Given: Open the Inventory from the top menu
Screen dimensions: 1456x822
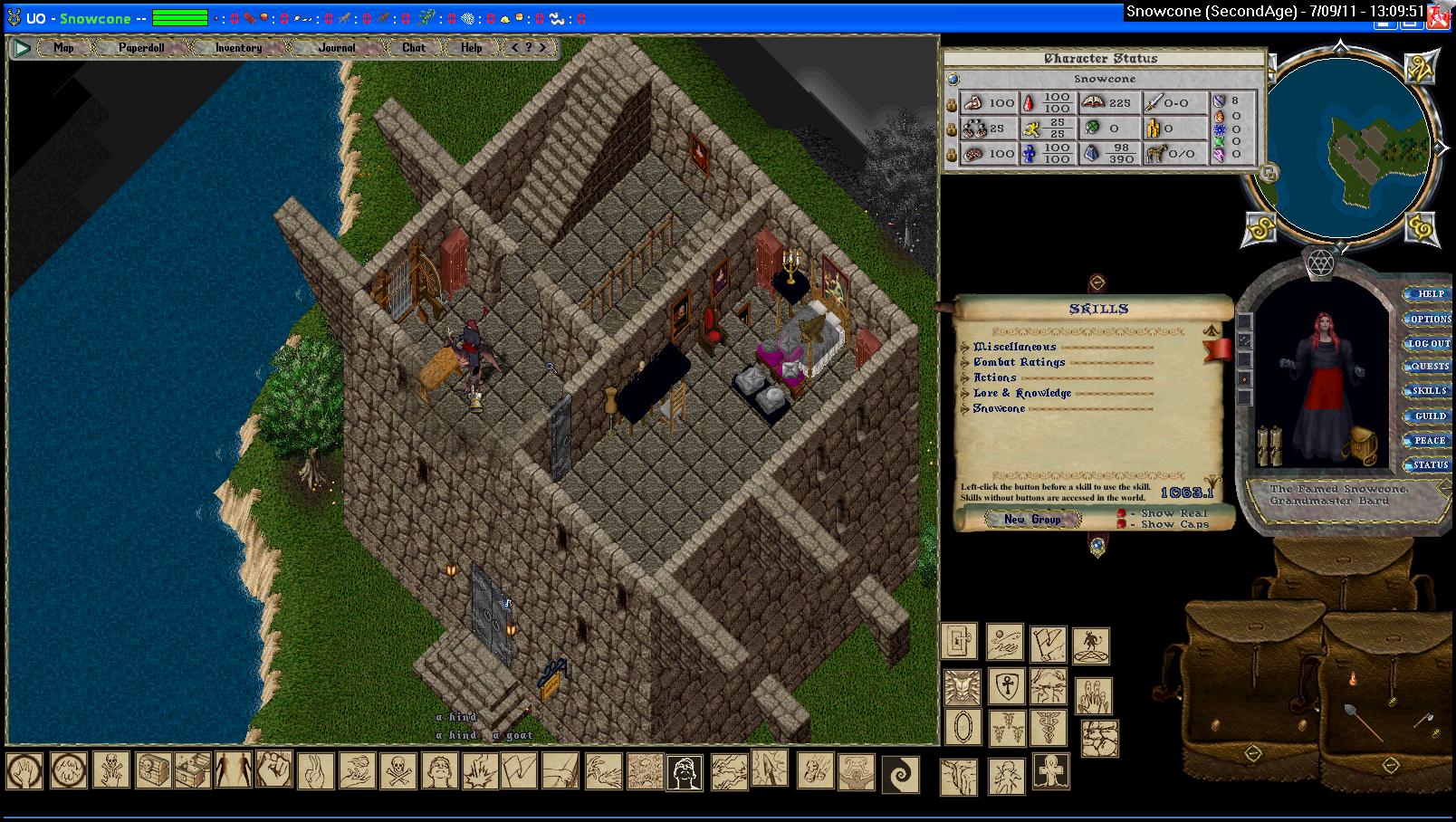Looking at the screenshot, I should (x=238, y=48).
